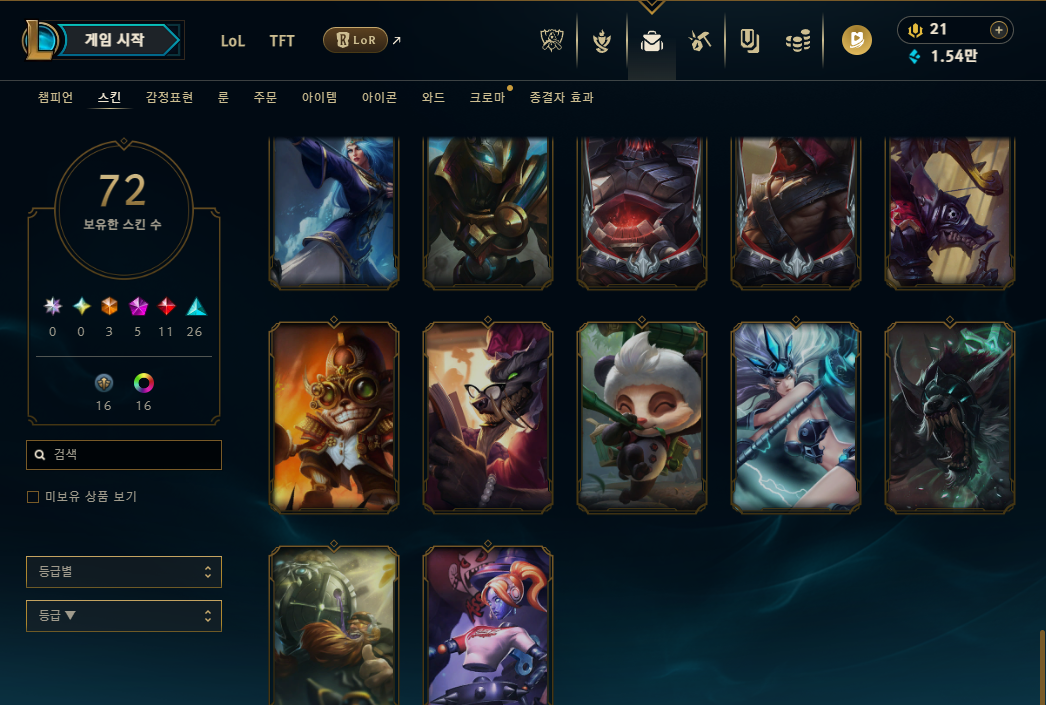The width and height of the screenshot is (1046, 705).
Task: Select the 와드 tab
Action: 433,97
